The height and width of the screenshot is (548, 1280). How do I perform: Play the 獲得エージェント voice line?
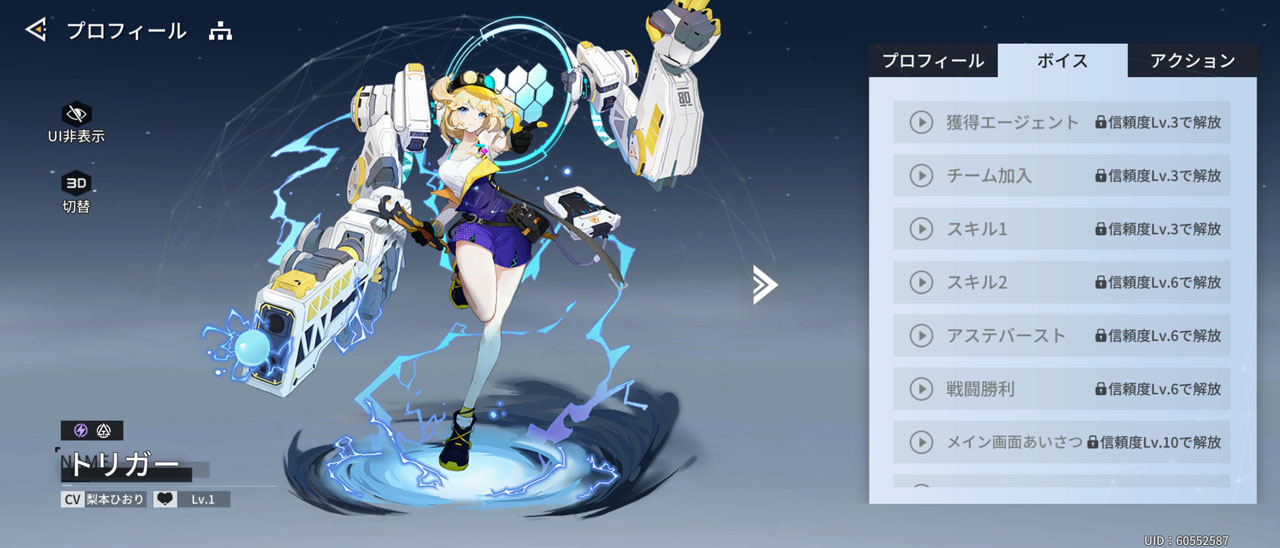(x=920, y=122)
